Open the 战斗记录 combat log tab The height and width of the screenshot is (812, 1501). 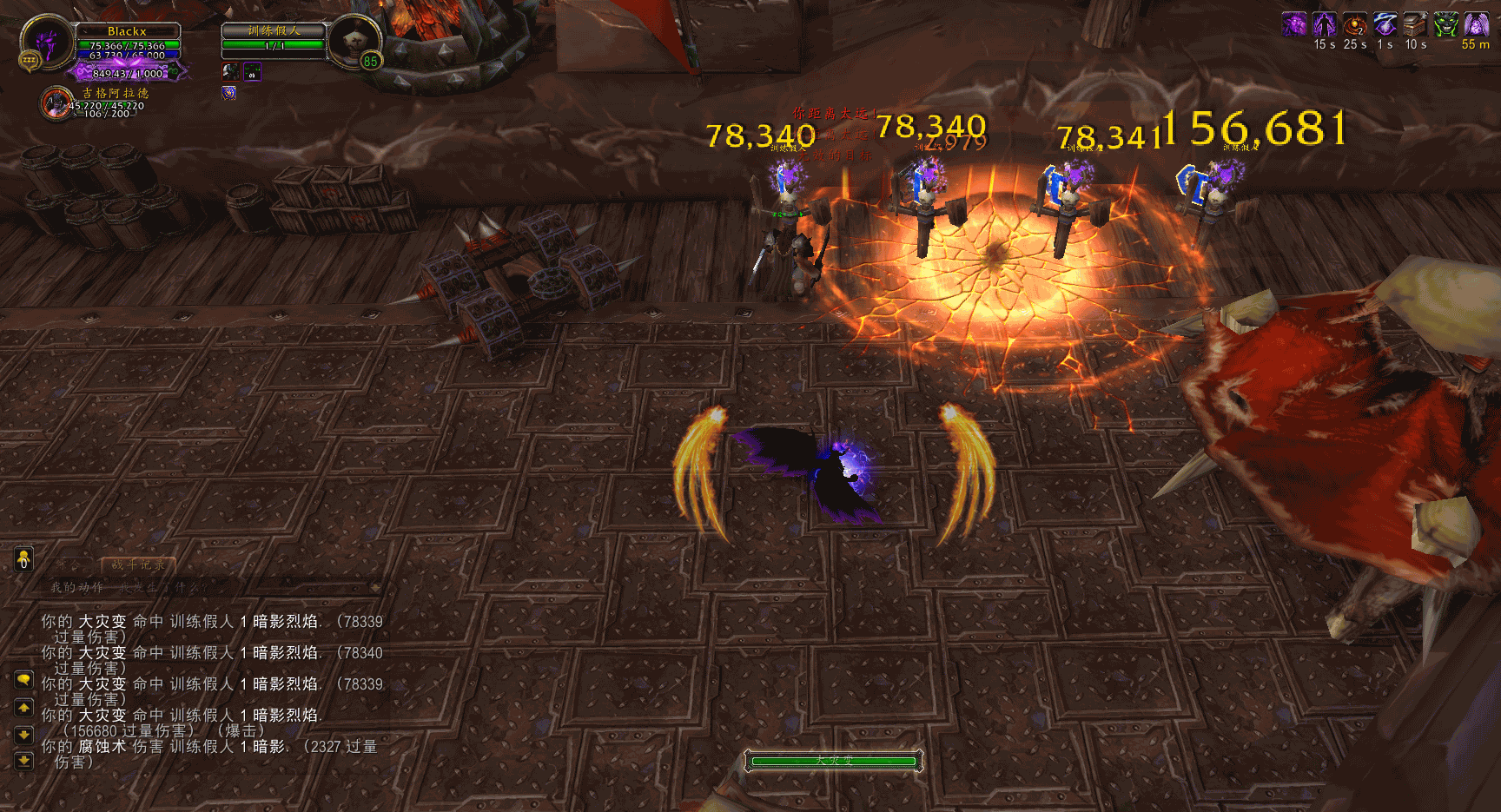tap(138, 564)
